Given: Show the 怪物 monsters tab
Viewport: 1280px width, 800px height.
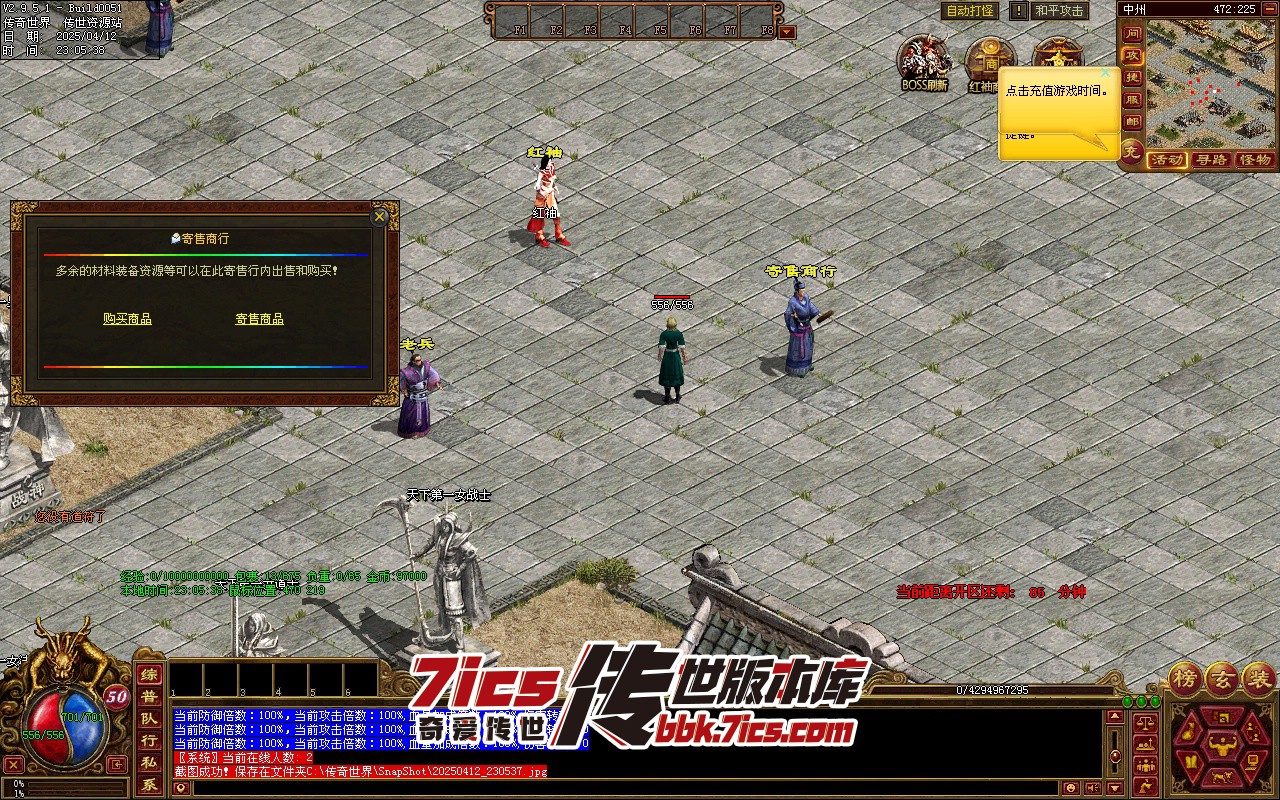Looking at the screenshot, I should (1254, 160).
